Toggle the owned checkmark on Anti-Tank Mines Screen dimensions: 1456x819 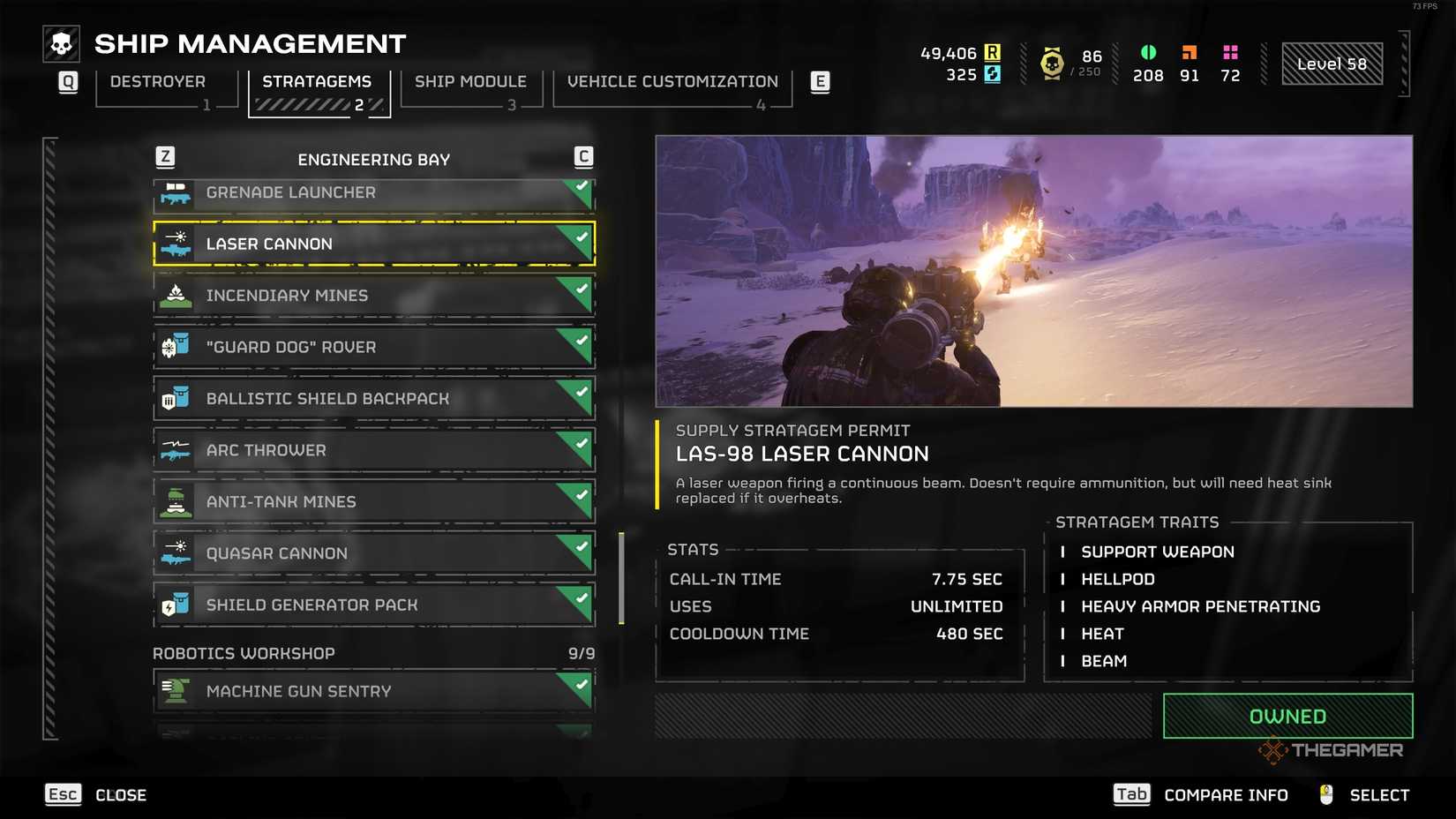(580, 494)
